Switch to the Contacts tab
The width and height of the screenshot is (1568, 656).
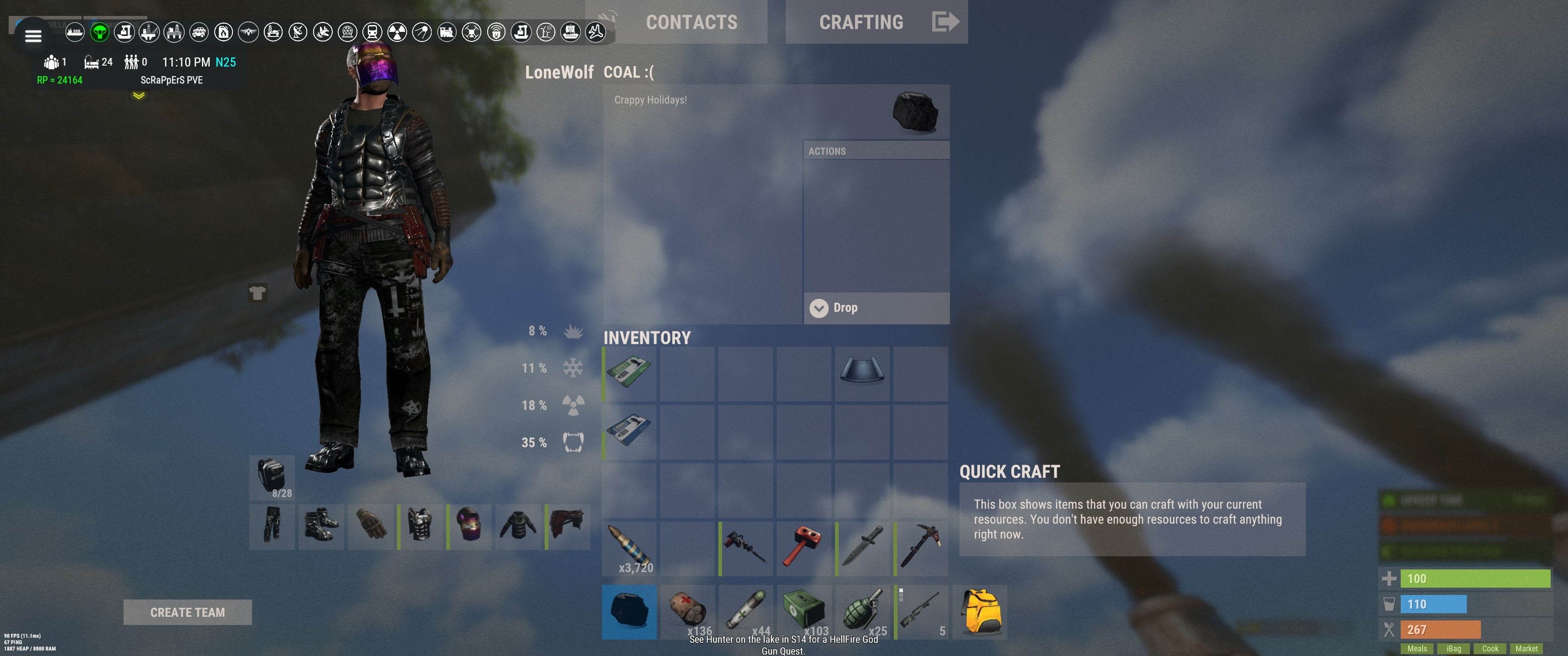(x=691, y=22)
